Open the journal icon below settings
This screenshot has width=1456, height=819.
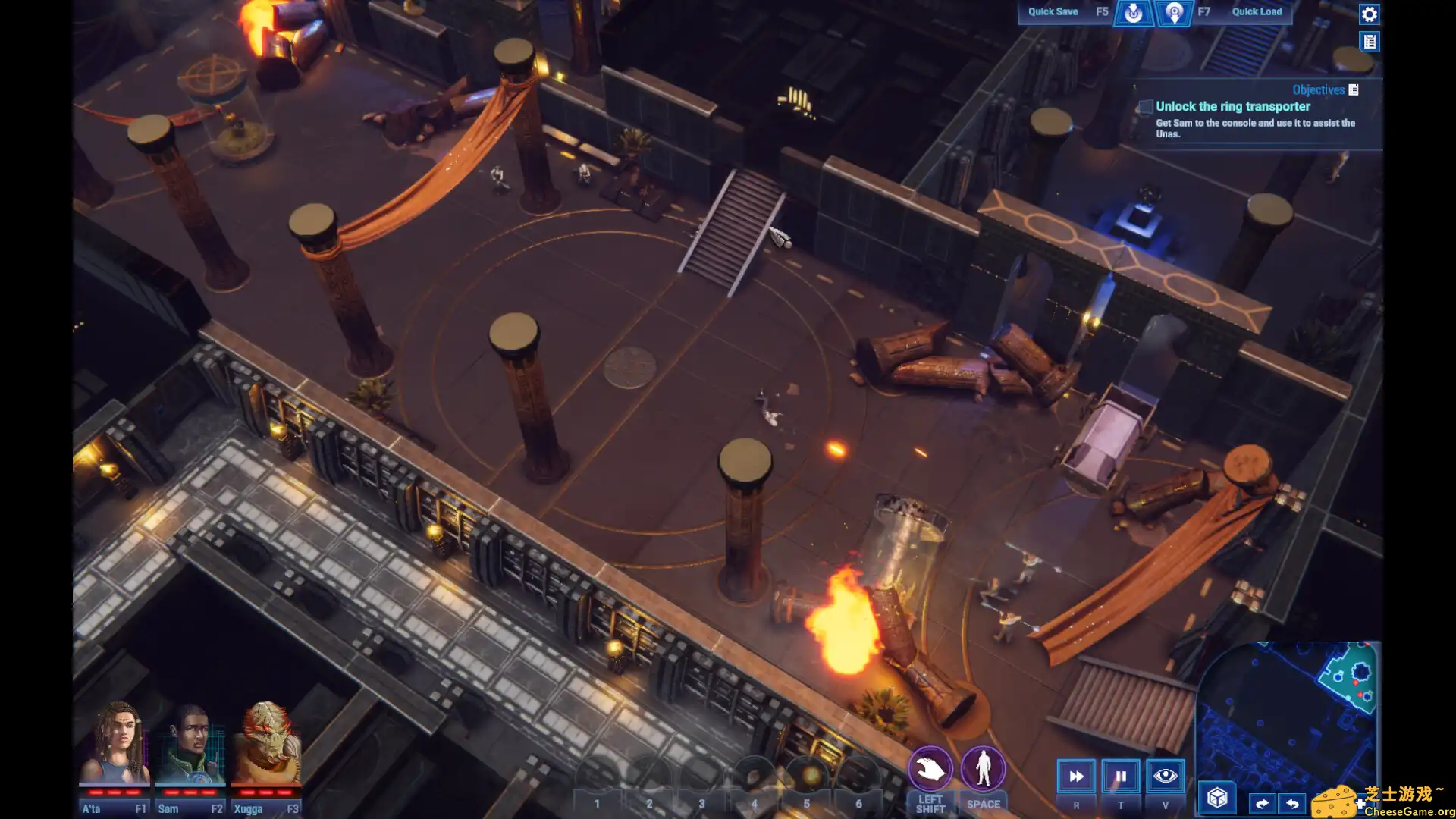coord(1370,42)
